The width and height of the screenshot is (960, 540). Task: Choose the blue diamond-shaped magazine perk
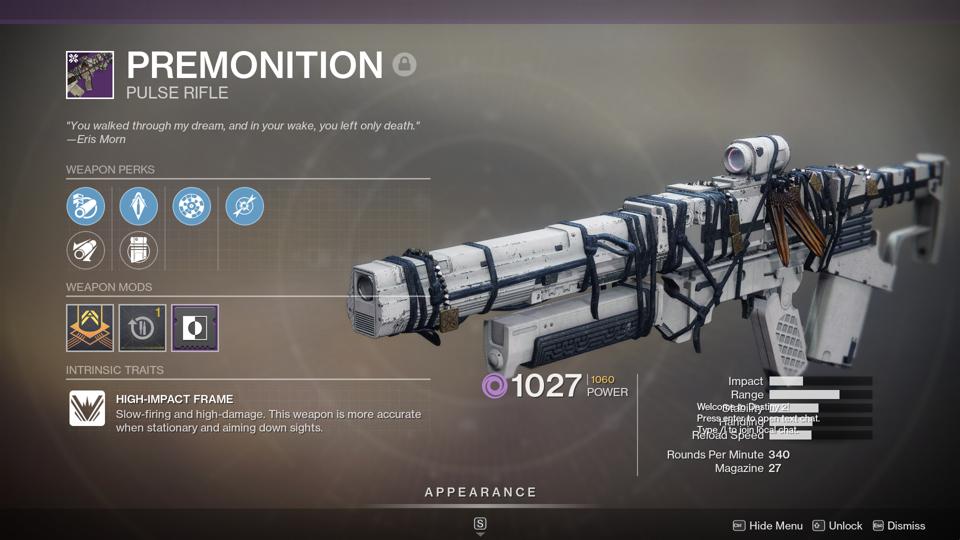pos(139,207)
